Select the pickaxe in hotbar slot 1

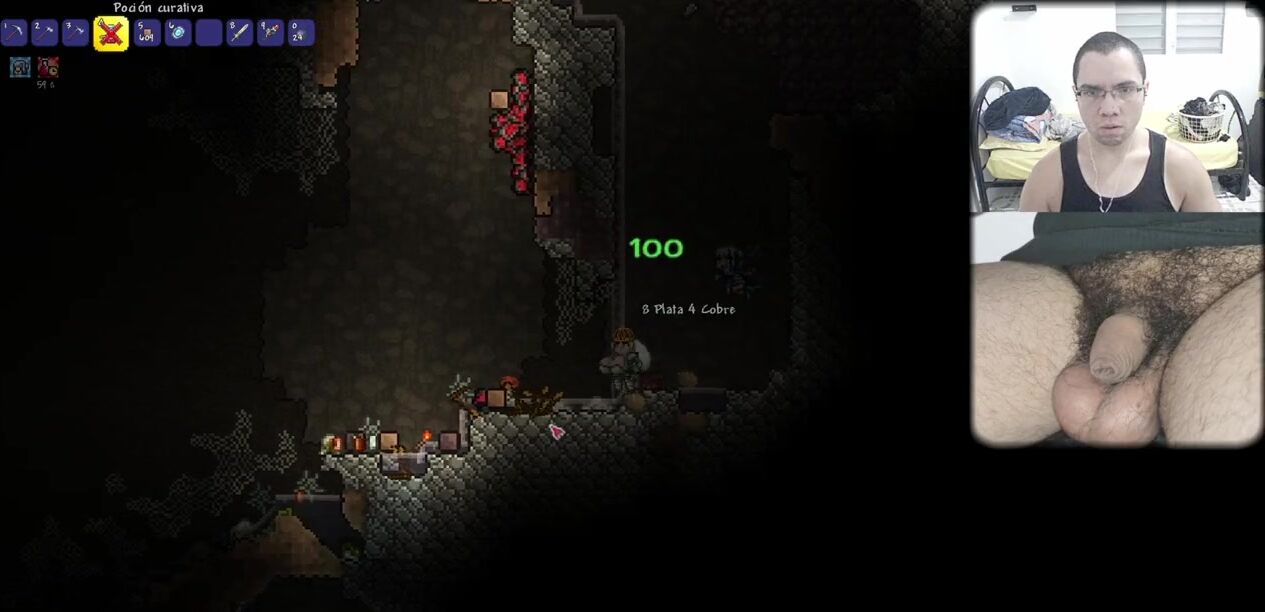[x=14, y=33]
